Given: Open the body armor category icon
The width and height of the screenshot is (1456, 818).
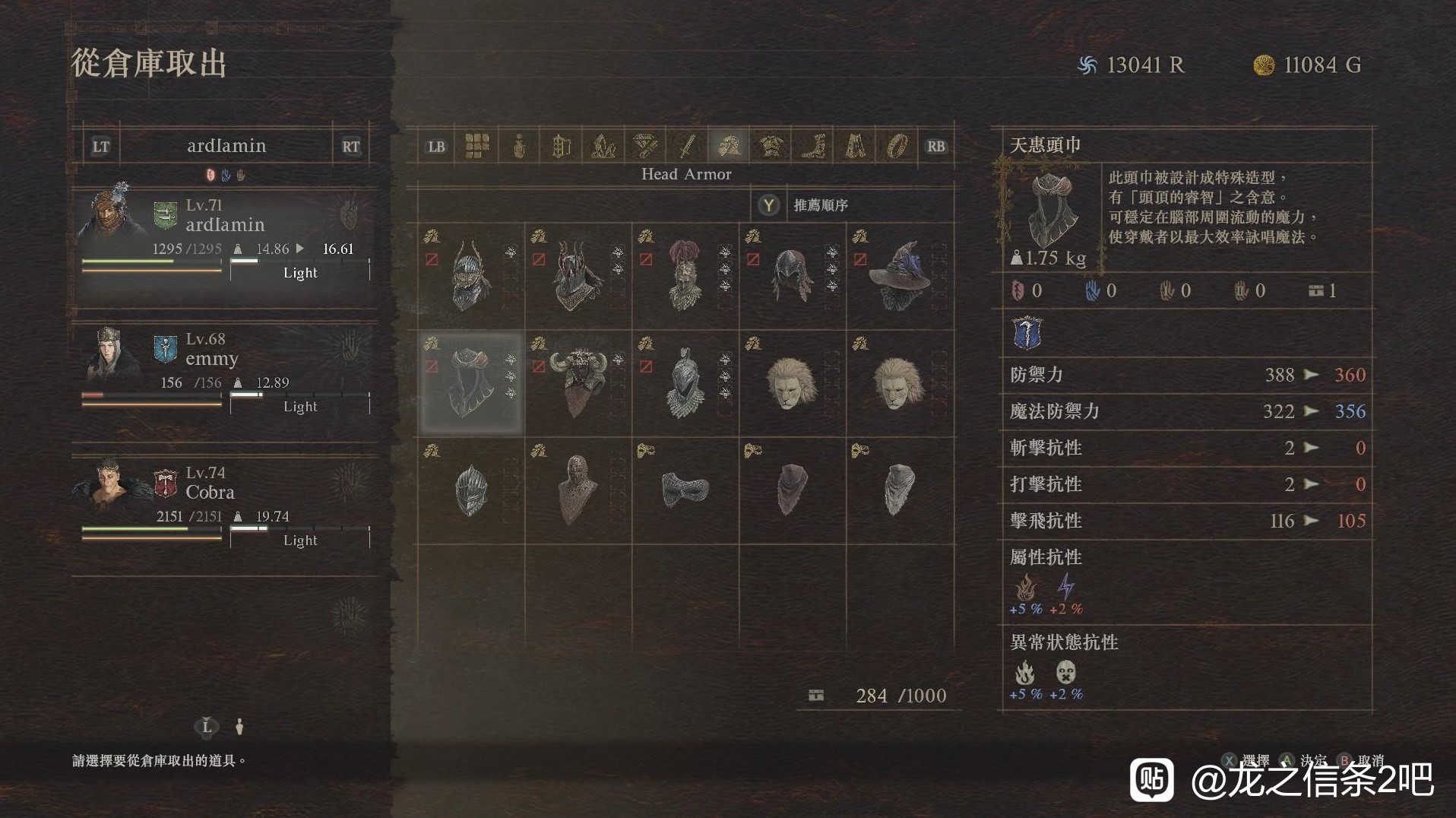Looking at the screenshot, I should tap(772, 145).
